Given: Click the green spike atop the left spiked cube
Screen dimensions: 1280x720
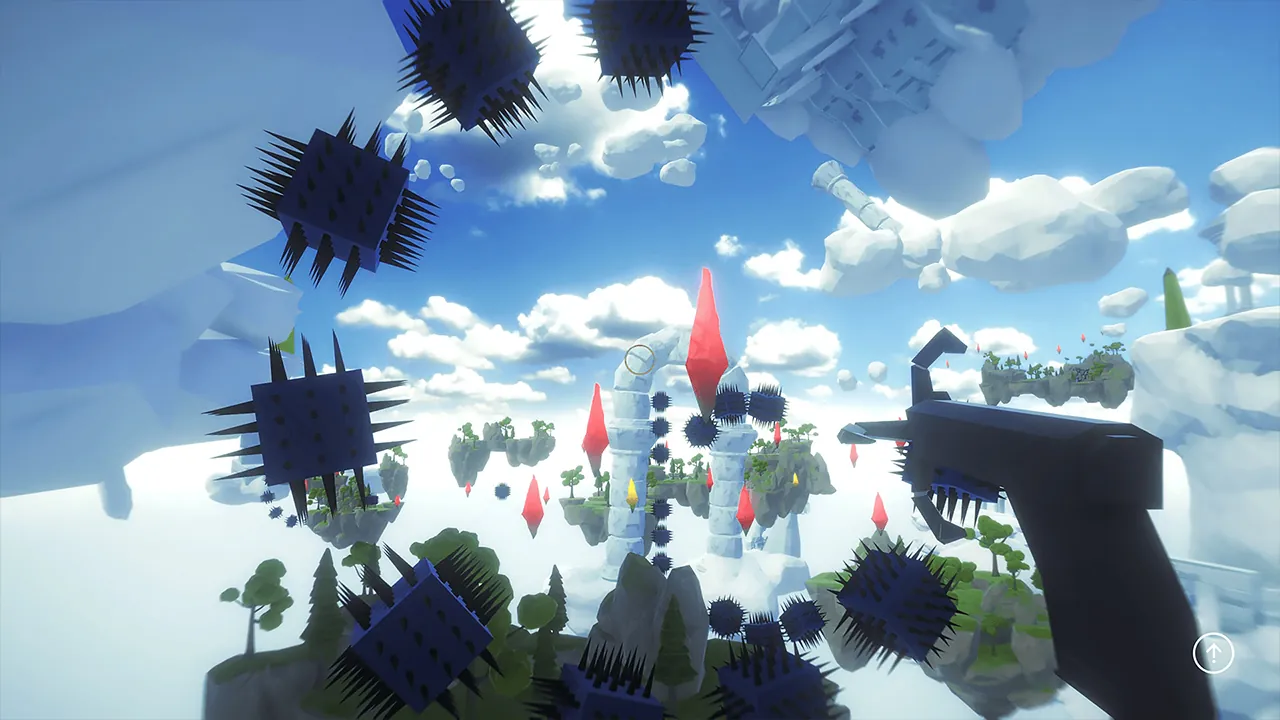Looking at the screenshot, I should [x=288, y=344].
